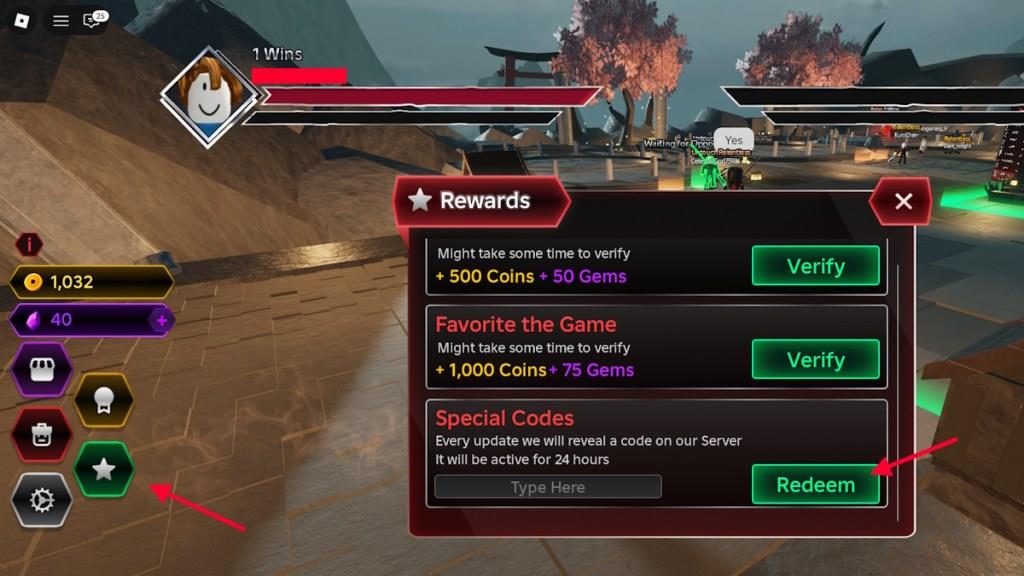1024x576 pixels.
Task: Add gems with the purple plus button
Action: click(x=161, y=320)
